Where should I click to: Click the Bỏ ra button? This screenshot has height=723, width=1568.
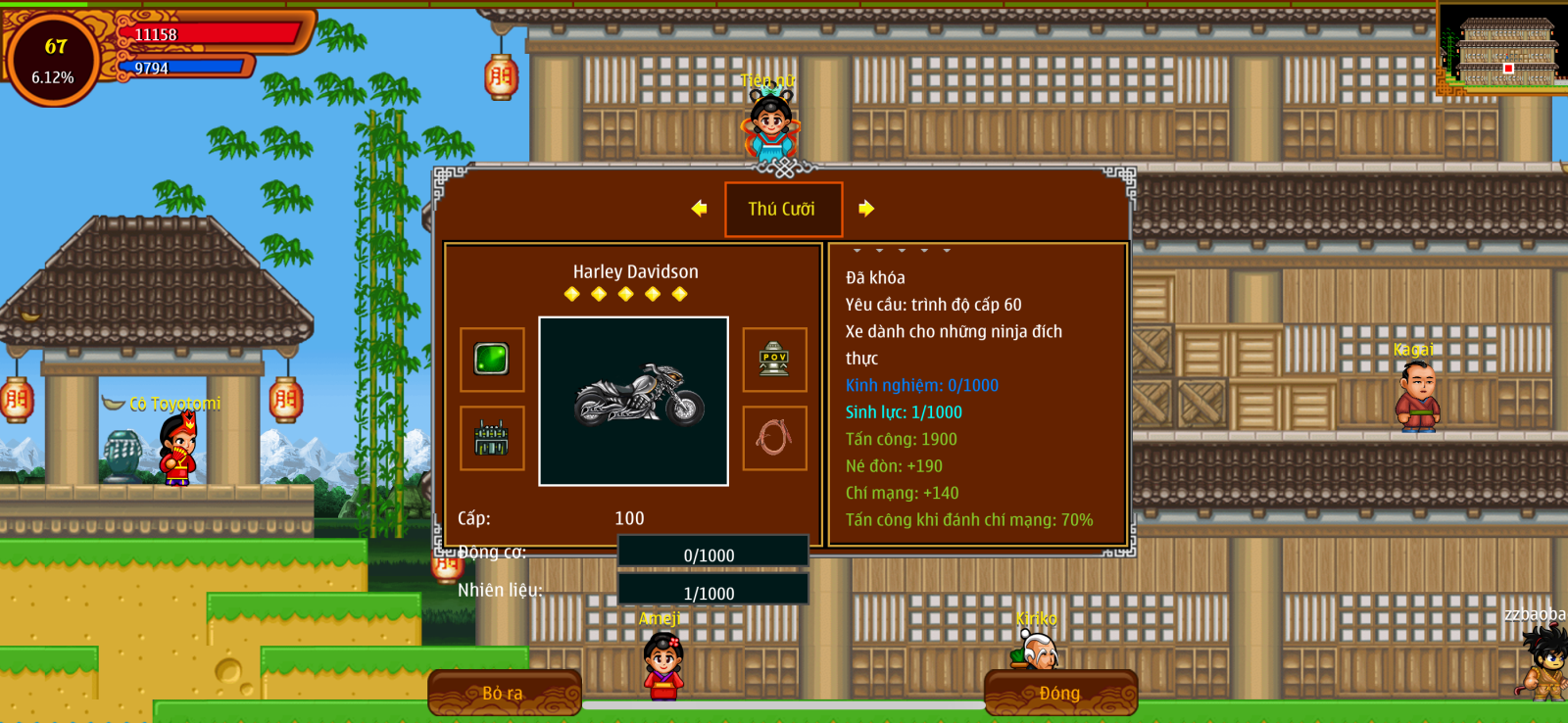[504, 693]
